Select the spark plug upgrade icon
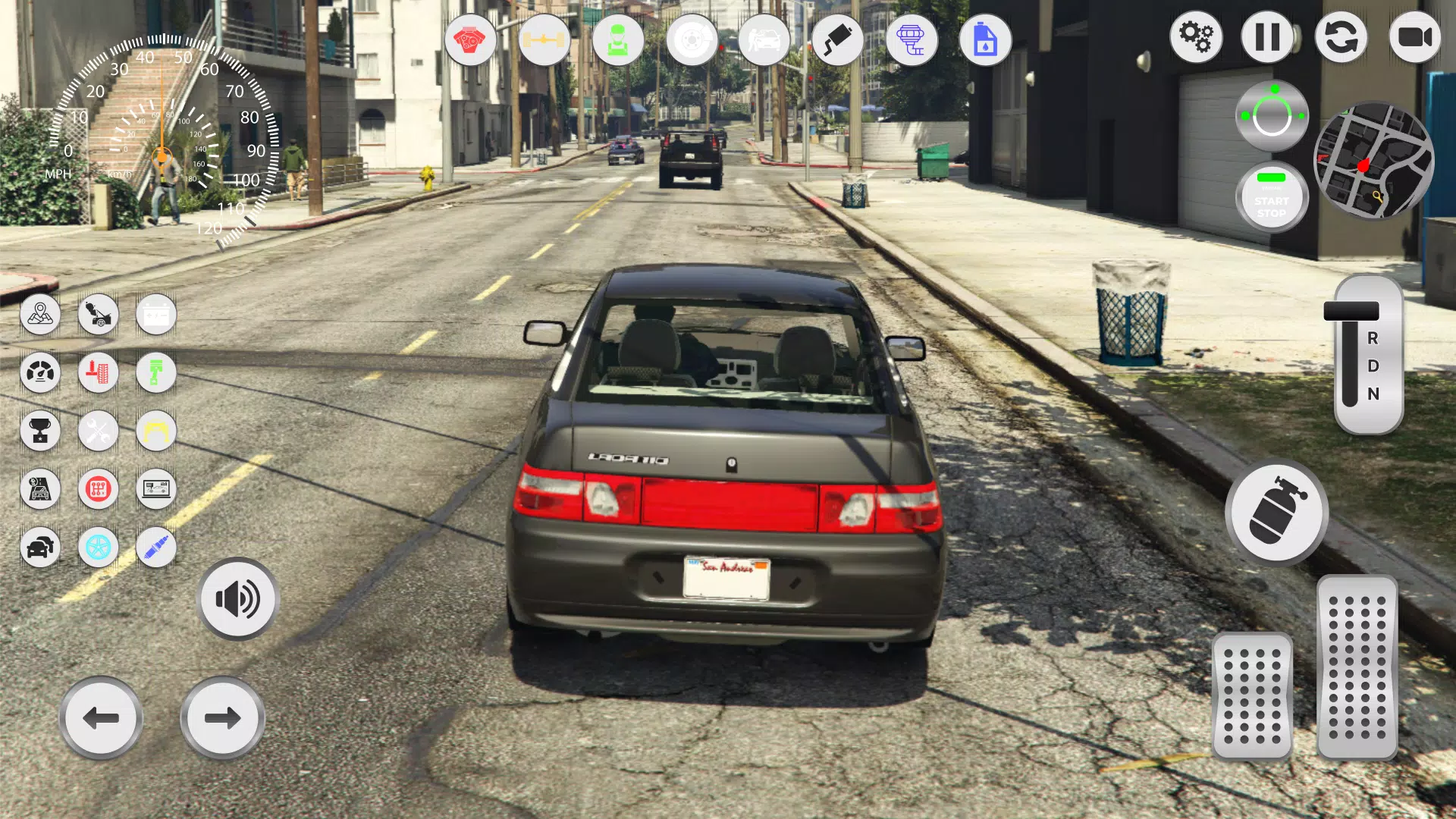Image resolution: width=1456 pixels, height=819 pixels. [x=155, y=548]
